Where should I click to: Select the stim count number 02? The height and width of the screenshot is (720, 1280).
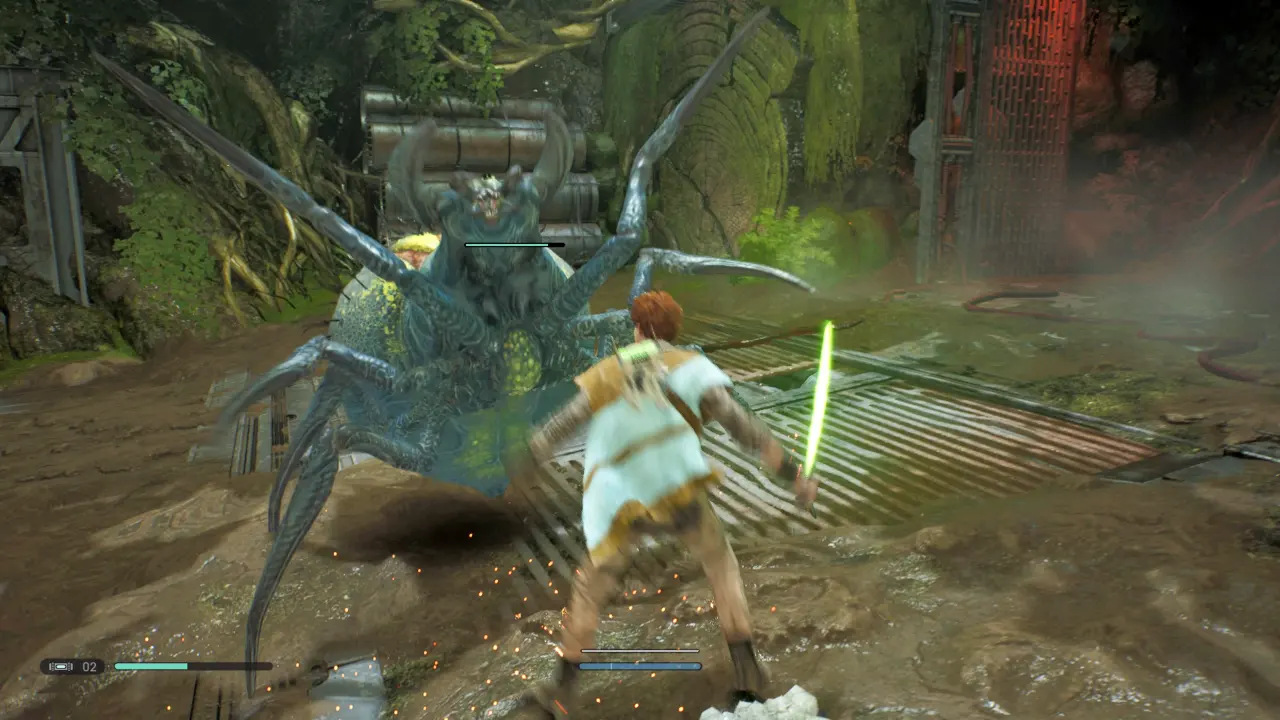click(x=88, y=665)
